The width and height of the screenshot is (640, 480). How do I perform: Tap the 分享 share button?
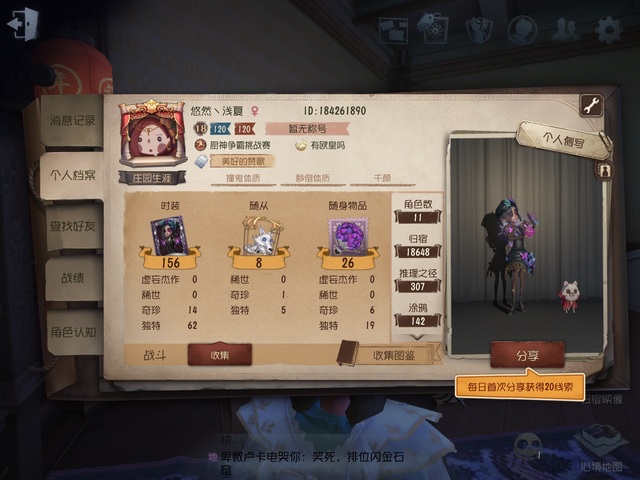(527, 354)
